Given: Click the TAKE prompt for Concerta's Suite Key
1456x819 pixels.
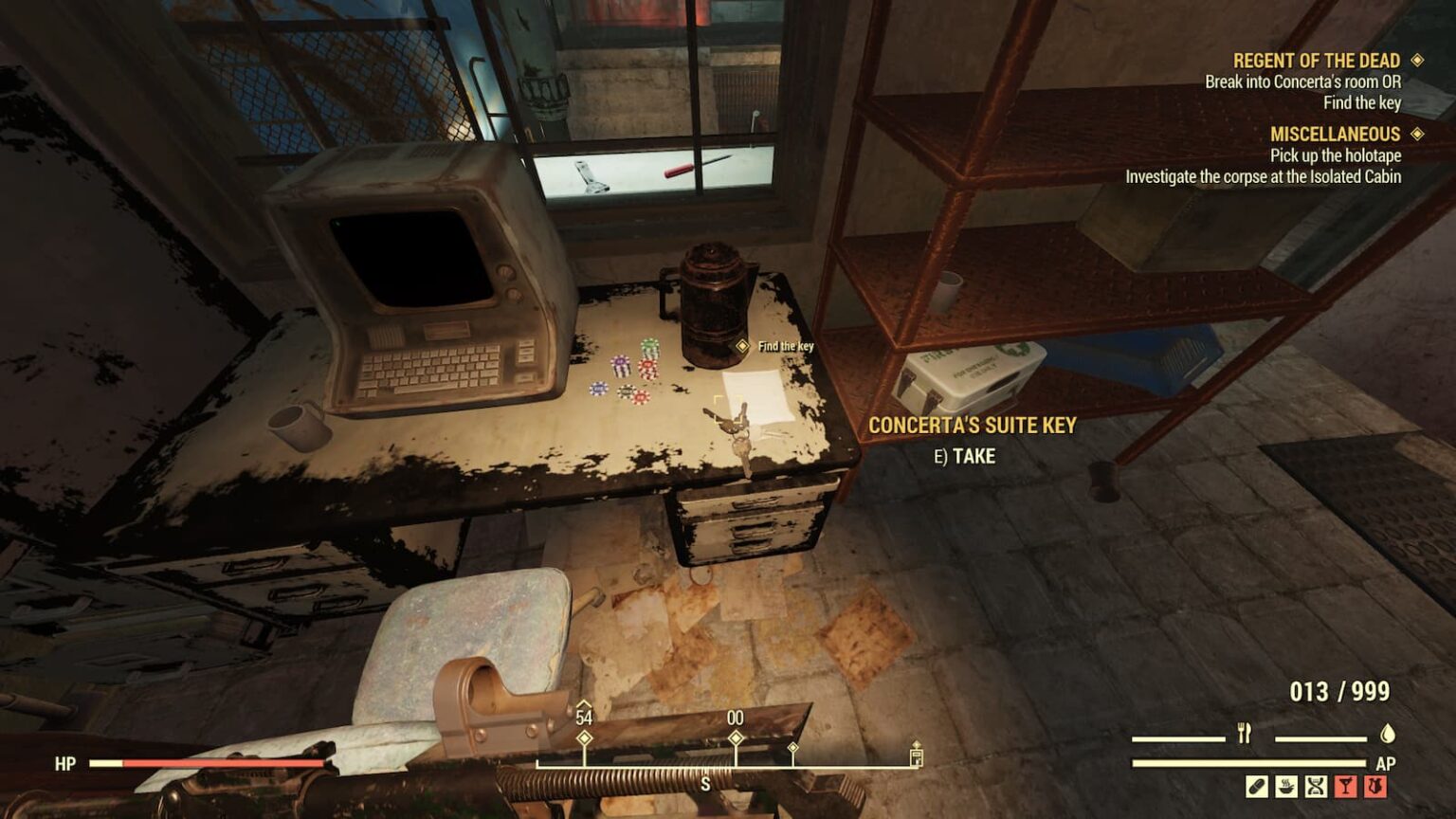Looking at the screenshot, I should click(966, 456).
